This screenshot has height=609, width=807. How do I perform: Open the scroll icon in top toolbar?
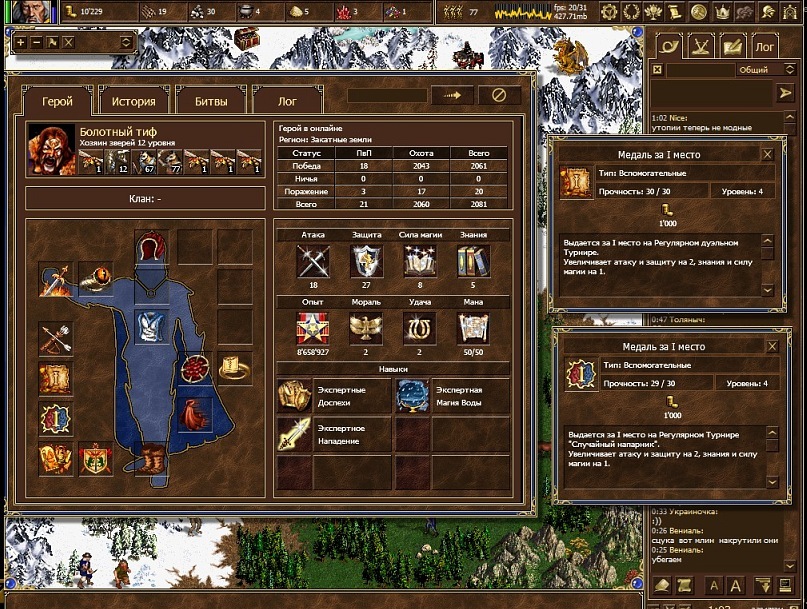[x=677, y=12]
